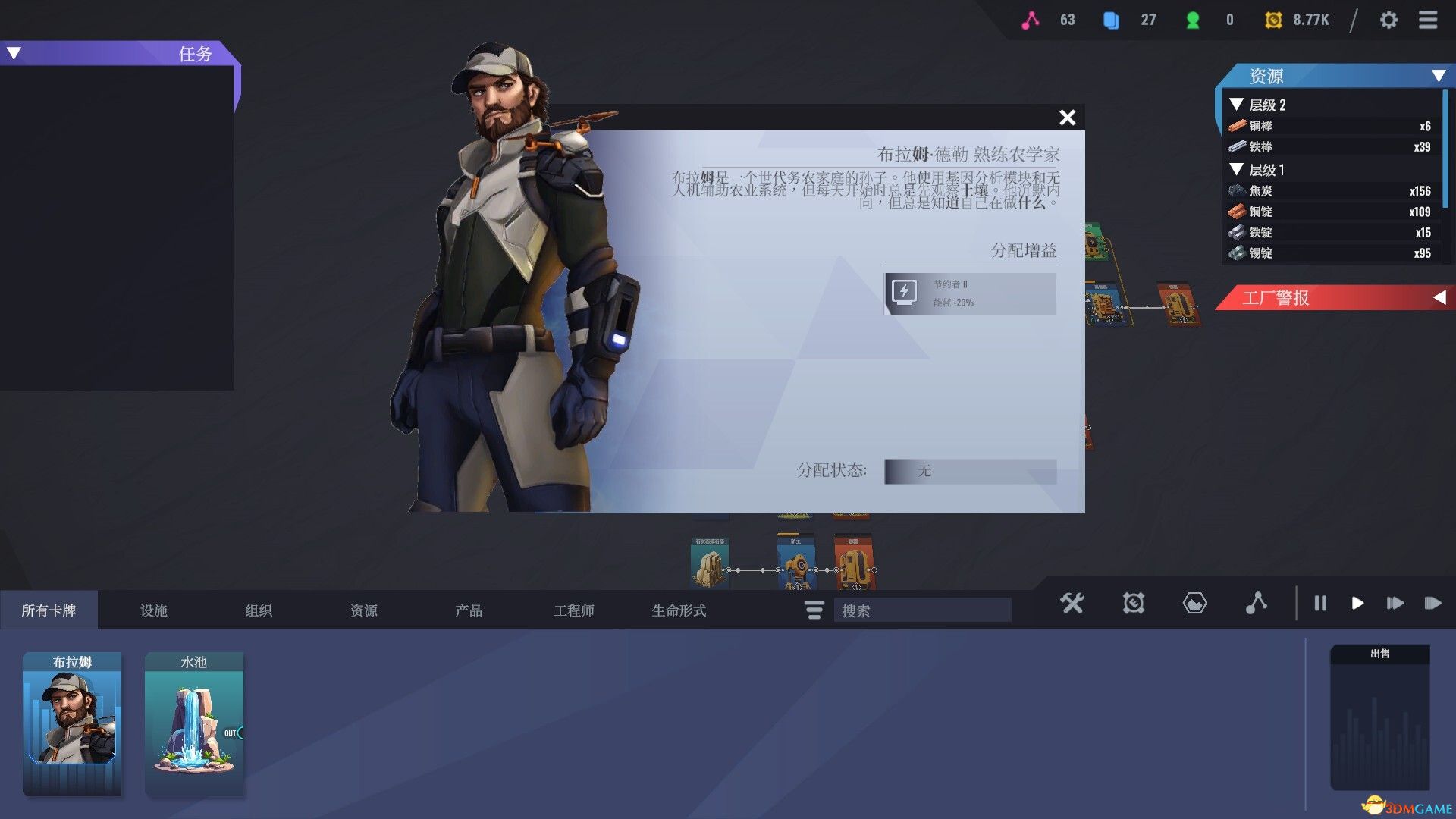The image size is (1456, 819).
Task: Click the 节约者 II perk button
Action: [x=971, y=293]
